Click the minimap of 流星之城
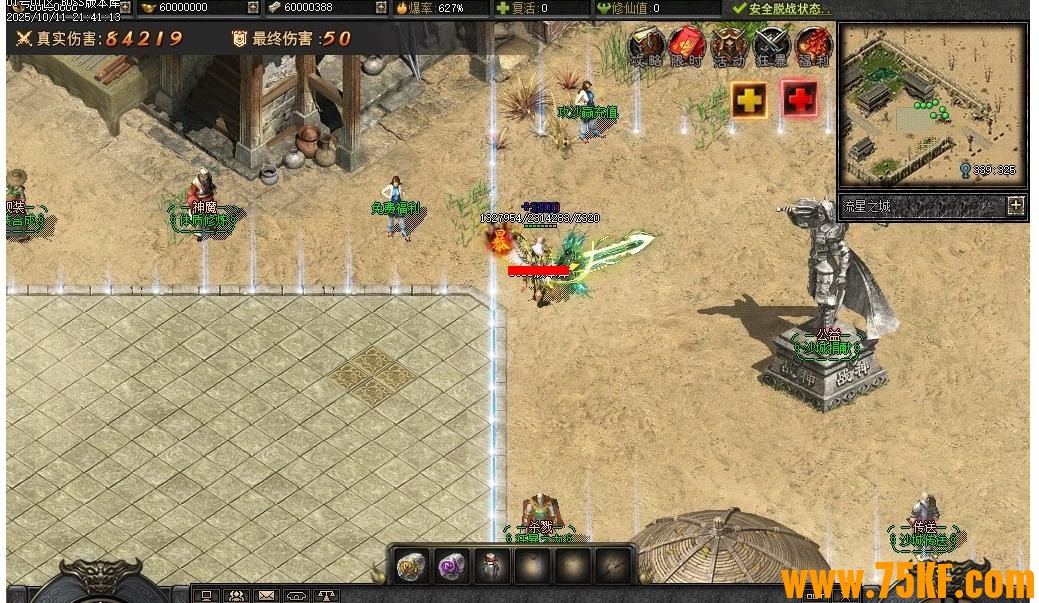Screen dimensions: 1039x603 (932, 105)
